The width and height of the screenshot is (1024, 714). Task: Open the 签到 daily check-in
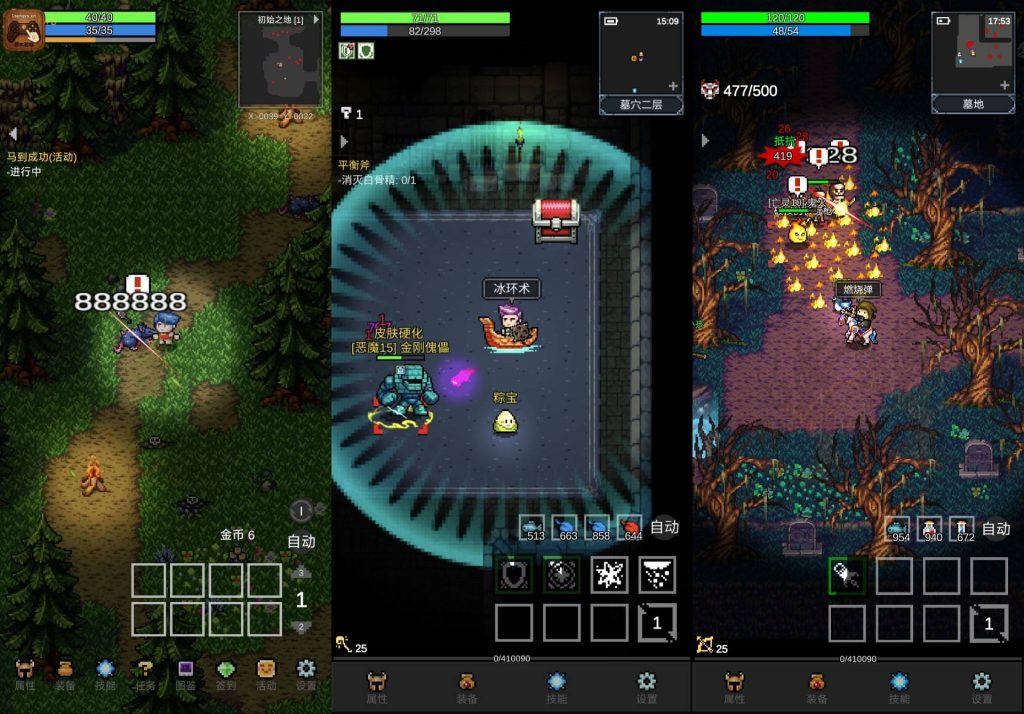pyautogui.click(x=226, y=674)
